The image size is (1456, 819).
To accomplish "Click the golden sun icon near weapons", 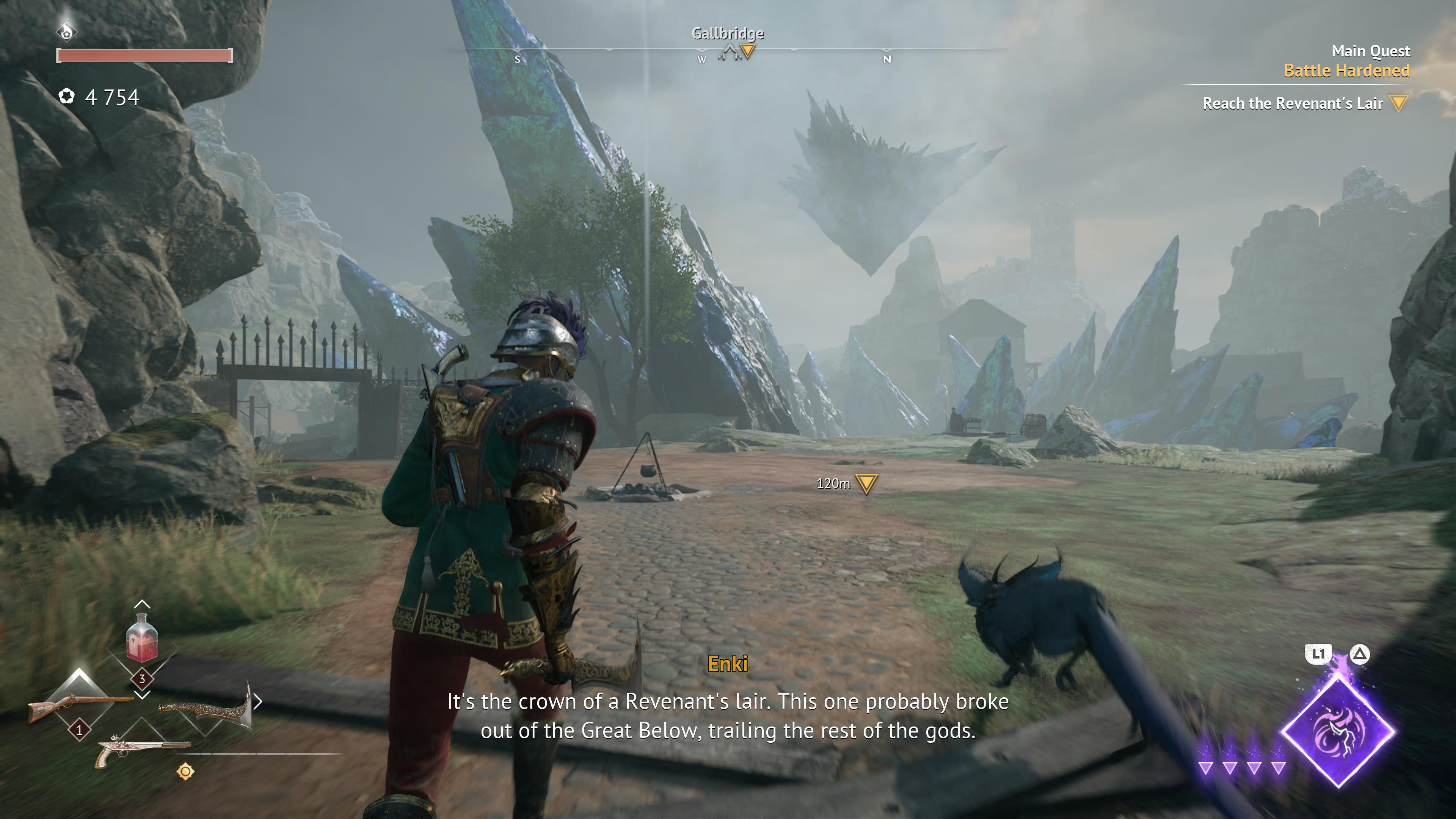I will [185, 772].
